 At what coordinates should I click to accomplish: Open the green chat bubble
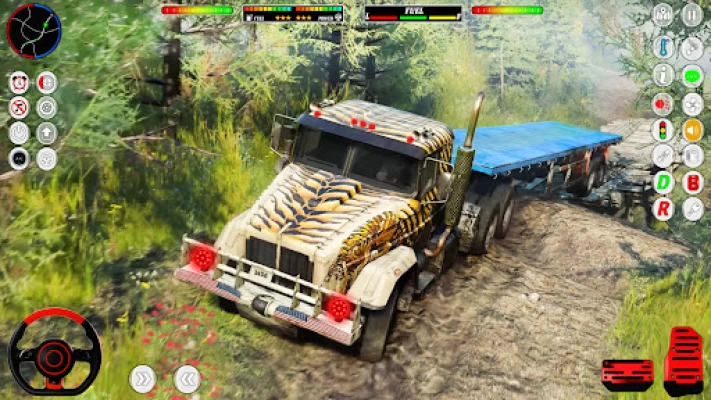(692, 76)
